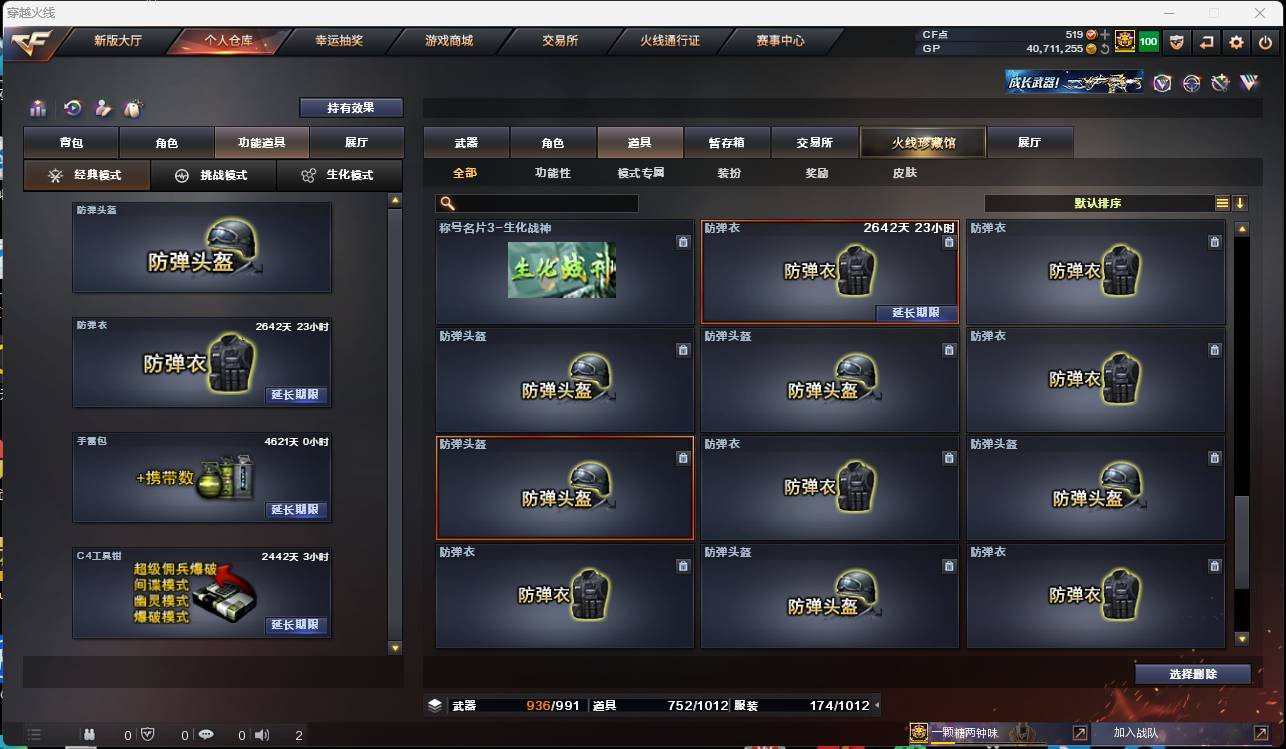Click the restore/replay icon beside statistics icon
This screenshot has width=1286, height=749.
coord(72,107)
